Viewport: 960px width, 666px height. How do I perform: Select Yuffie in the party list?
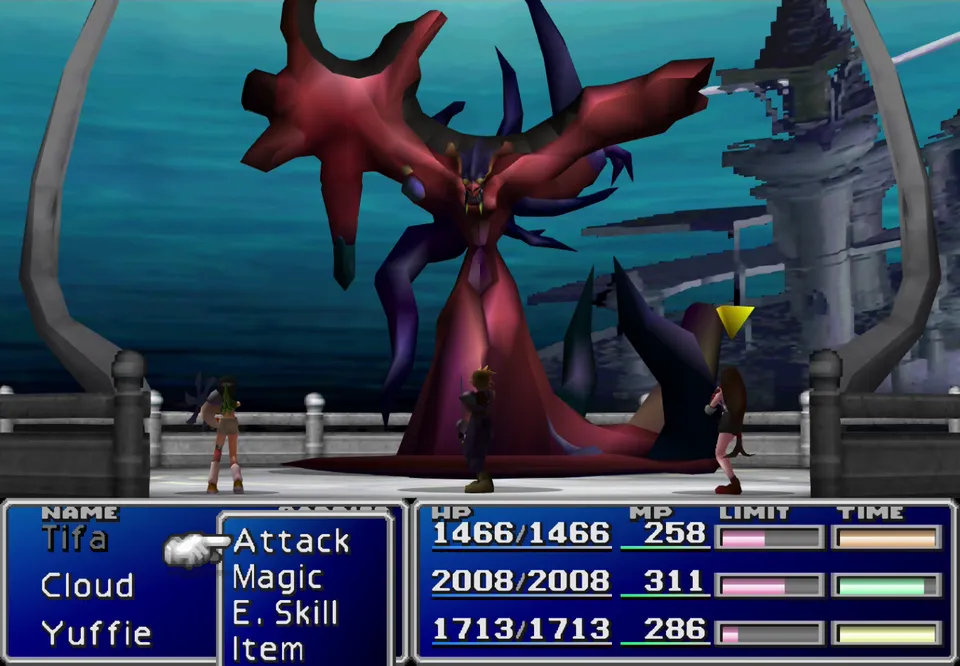coord(96,632)
